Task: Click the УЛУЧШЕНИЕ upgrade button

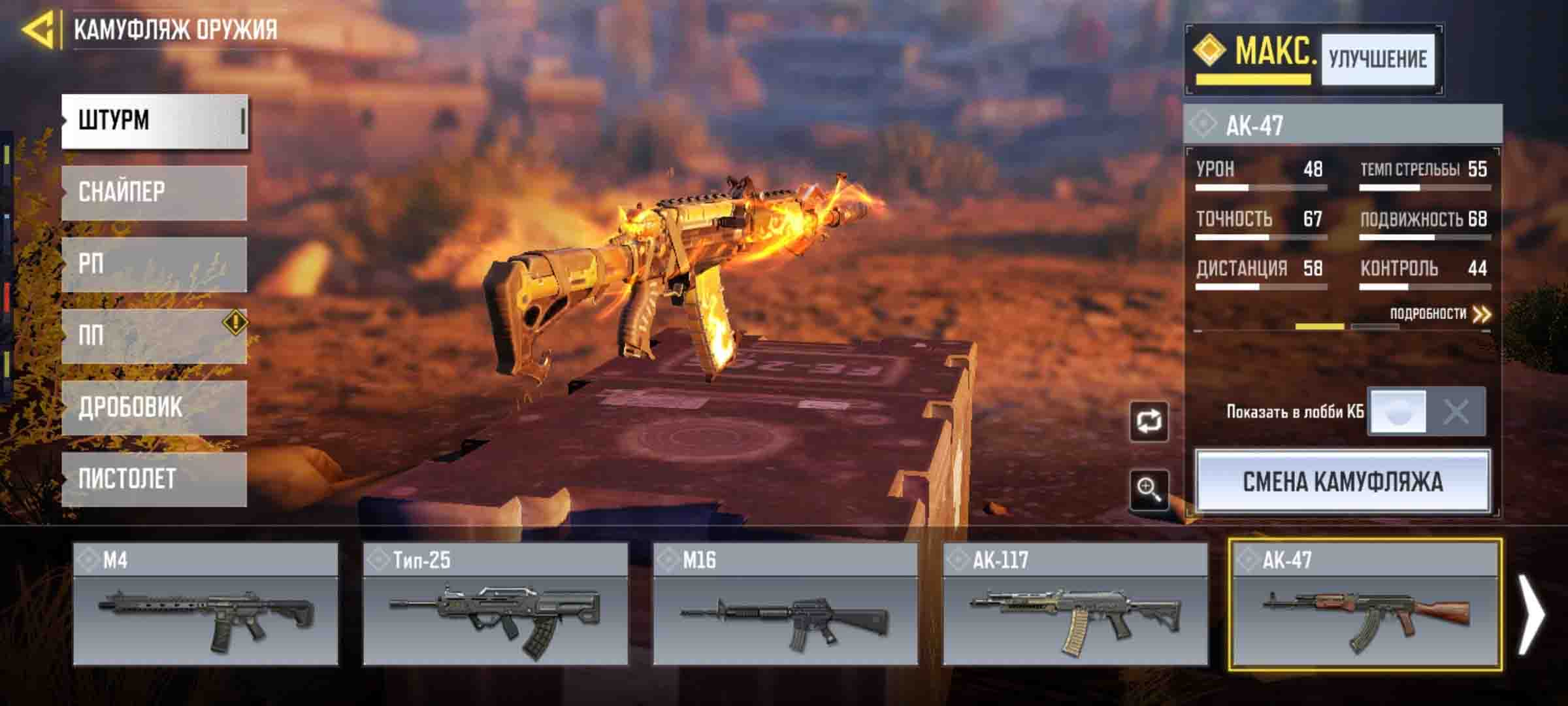Action: tap(1377, 60)
